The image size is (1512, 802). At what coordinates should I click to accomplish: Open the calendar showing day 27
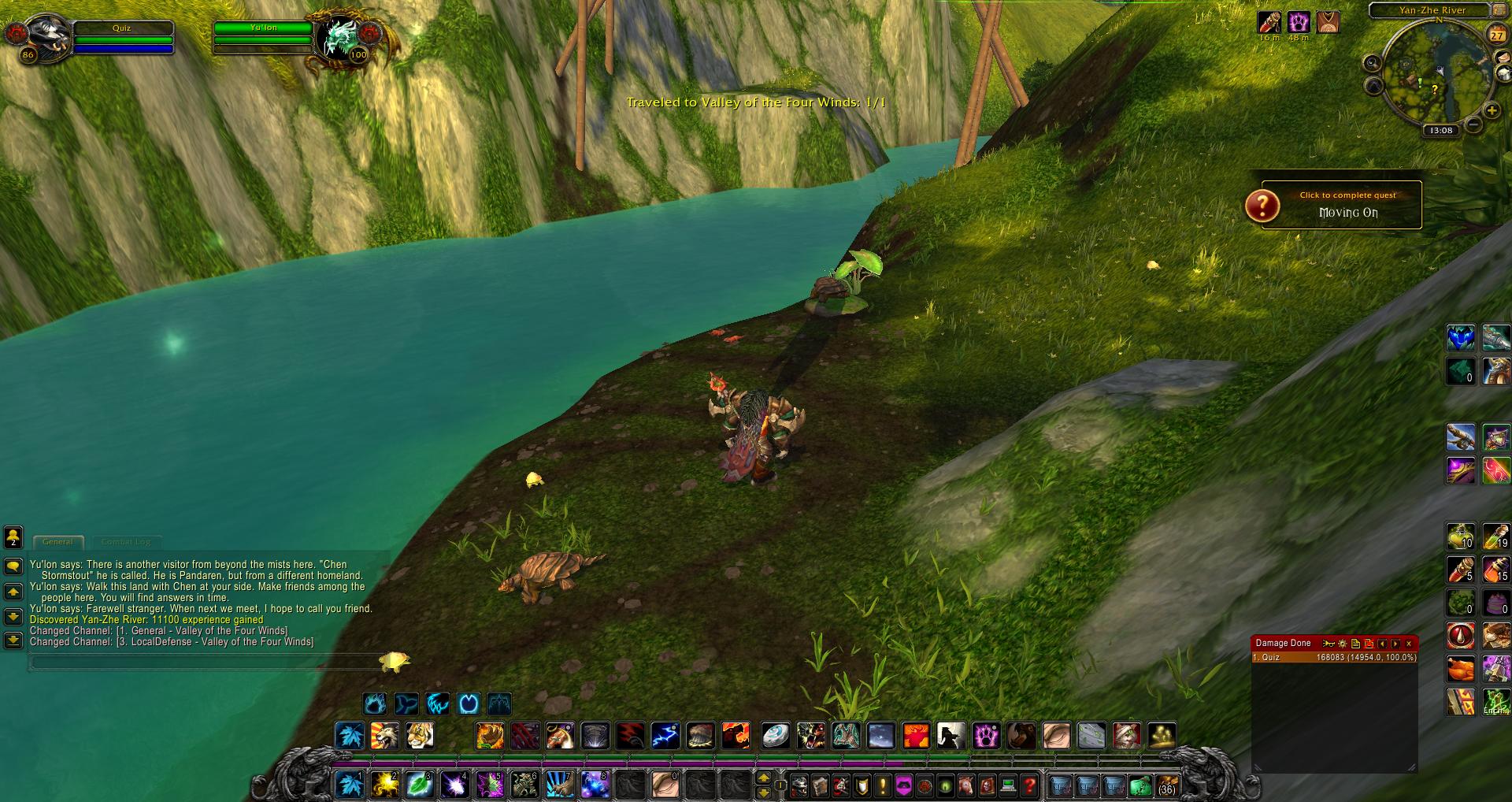pos(1496,35)
